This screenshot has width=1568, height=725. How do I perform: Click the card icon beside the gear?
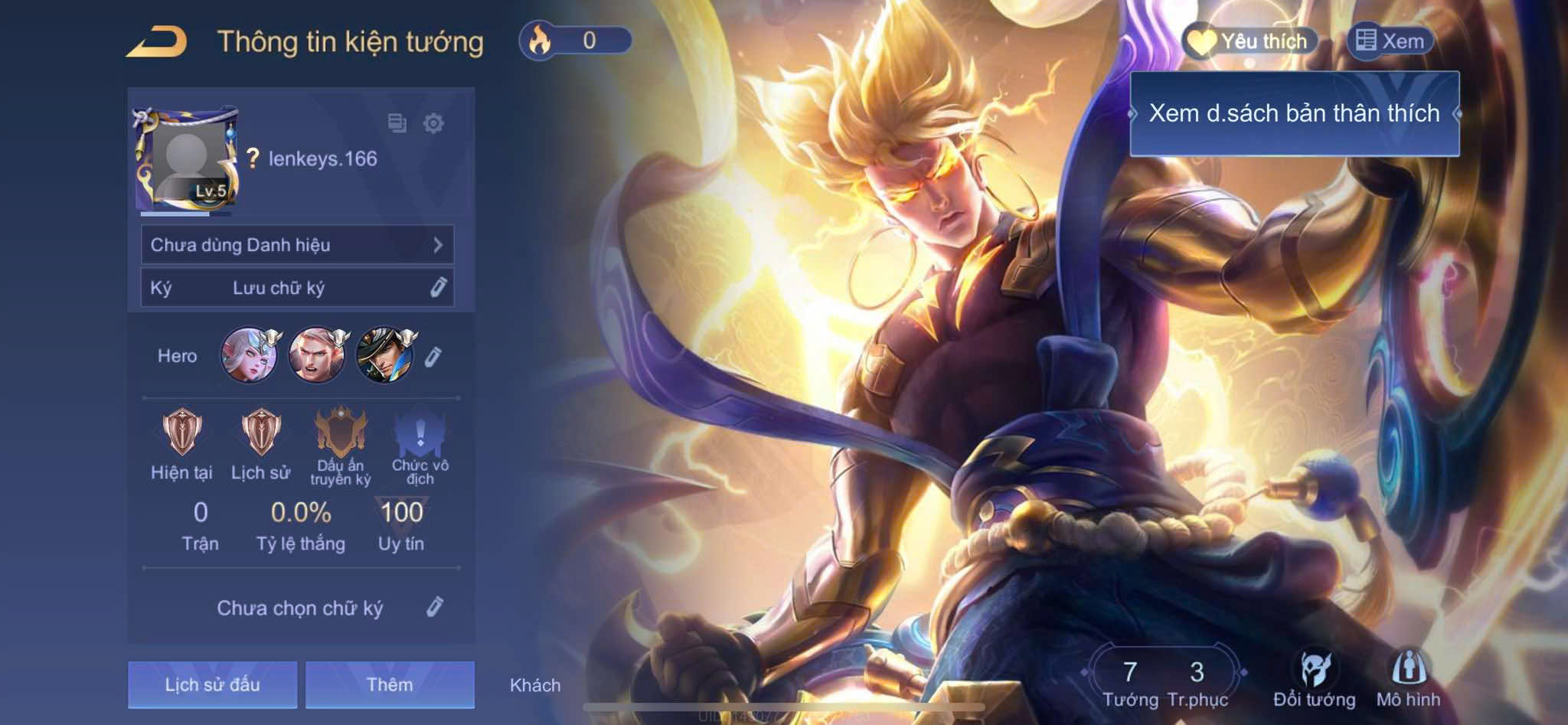tap(397, 123)
